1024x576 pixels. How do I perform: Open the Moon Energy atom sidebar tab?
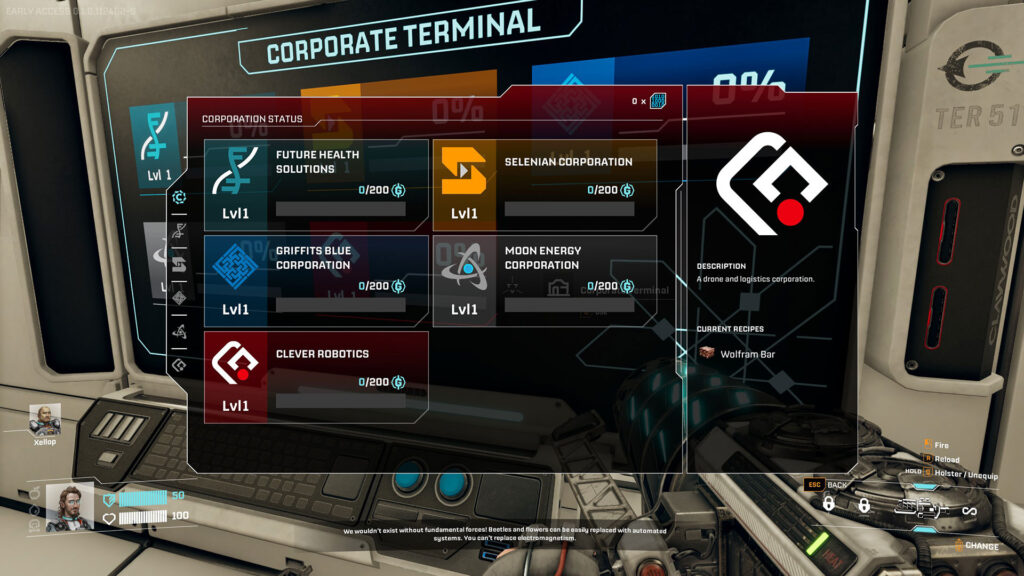coord(179,331)
